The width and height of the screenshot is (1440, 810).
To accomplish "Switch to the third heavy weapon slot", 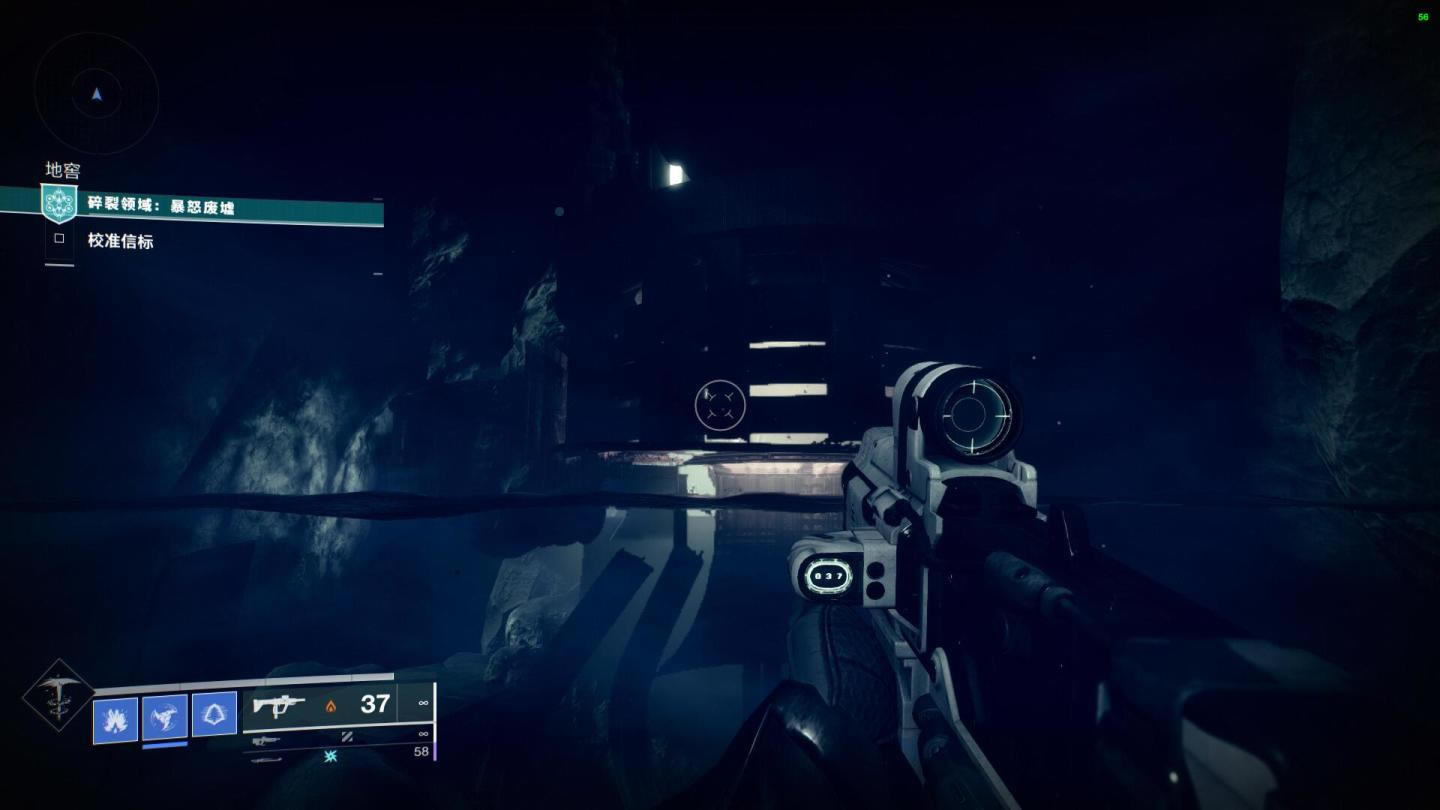I will (x=266, y=759).
